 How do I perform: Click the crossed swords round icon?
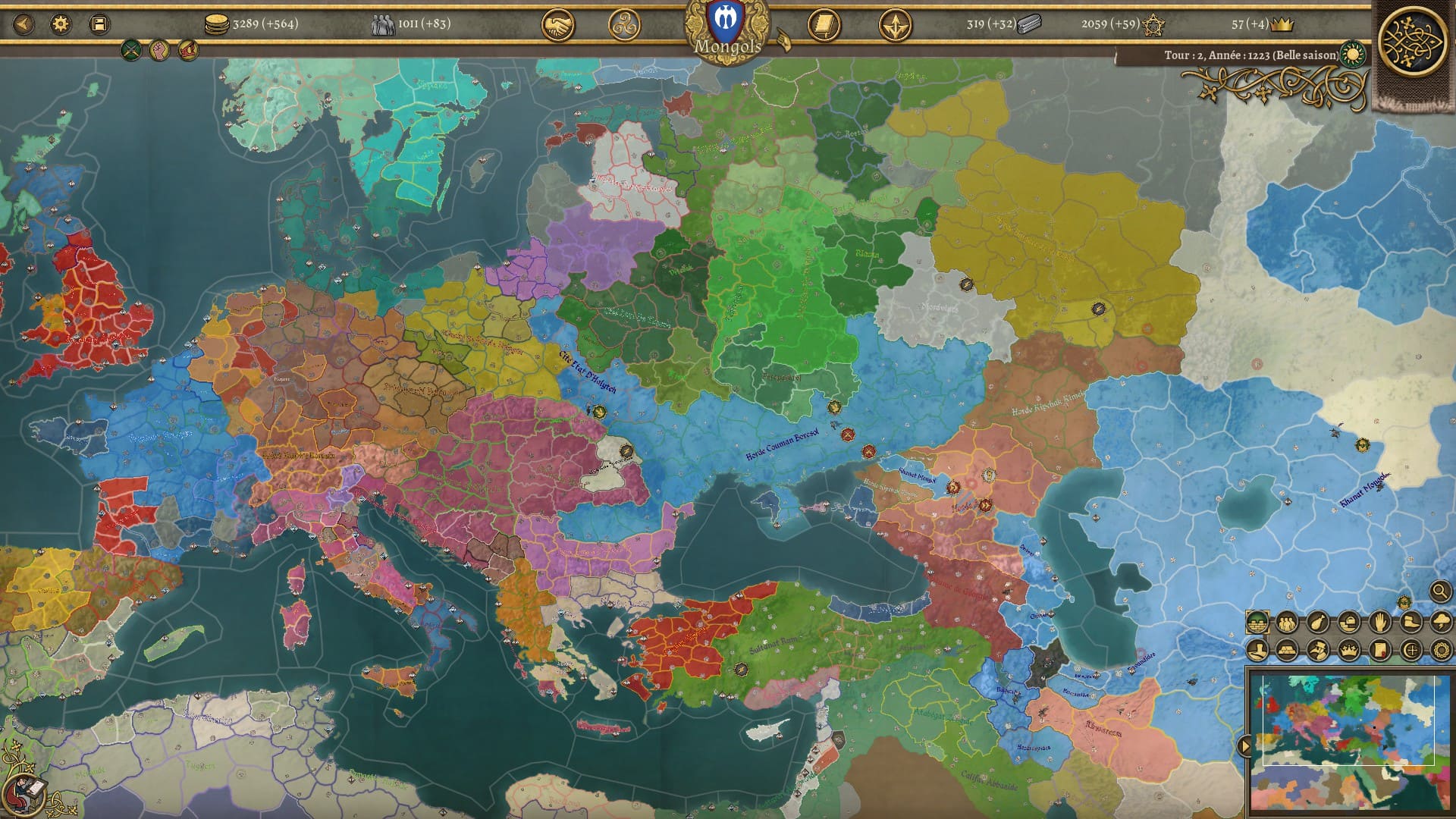click(131, 51)
